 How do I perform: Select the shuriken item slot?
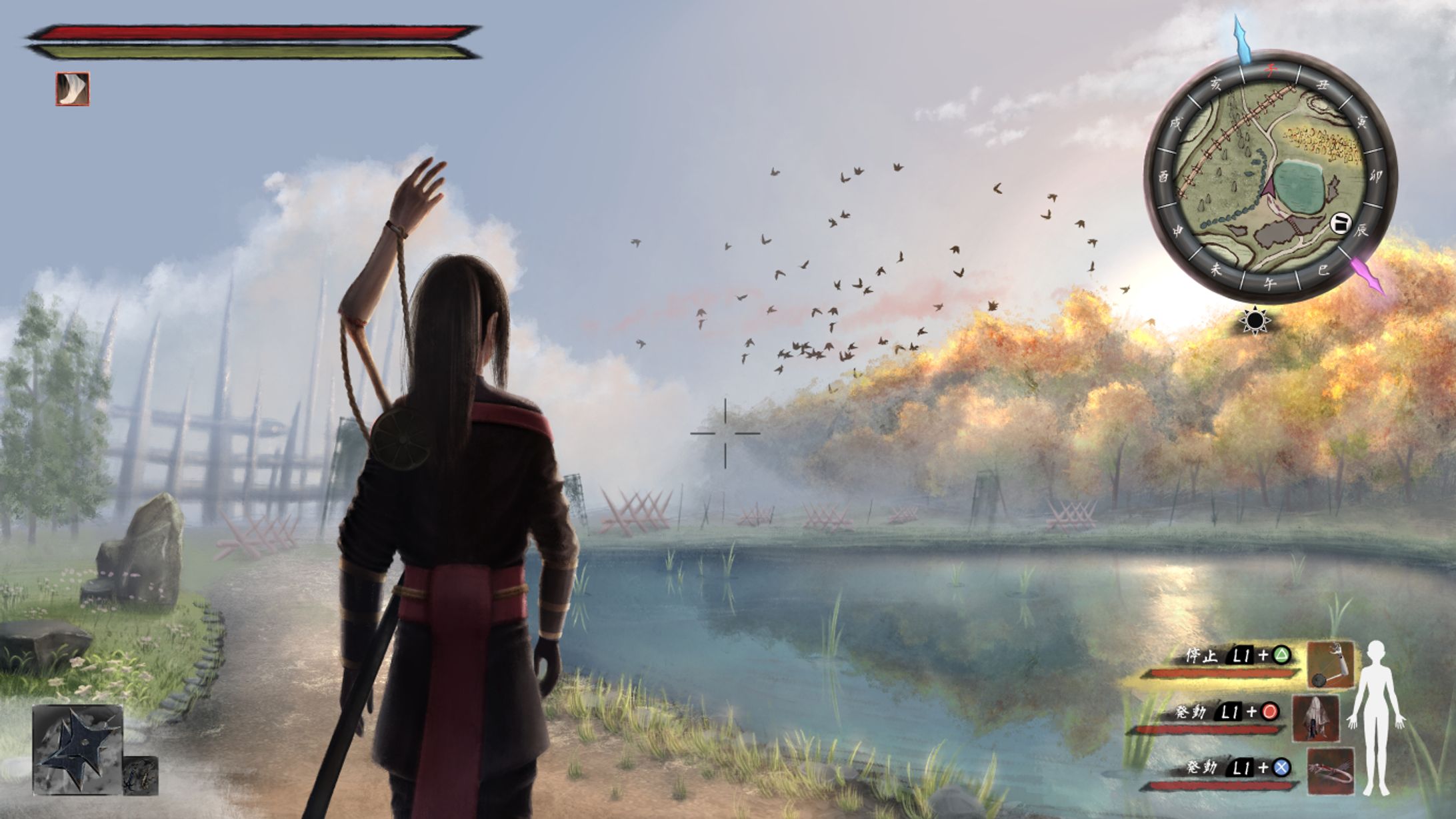point(77,750)
